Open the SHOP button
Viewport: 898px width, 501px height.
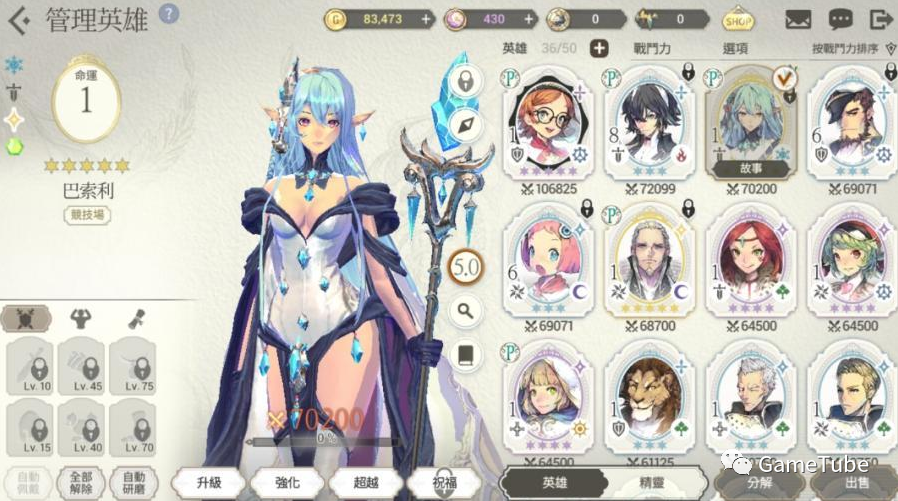click(738, 19)
